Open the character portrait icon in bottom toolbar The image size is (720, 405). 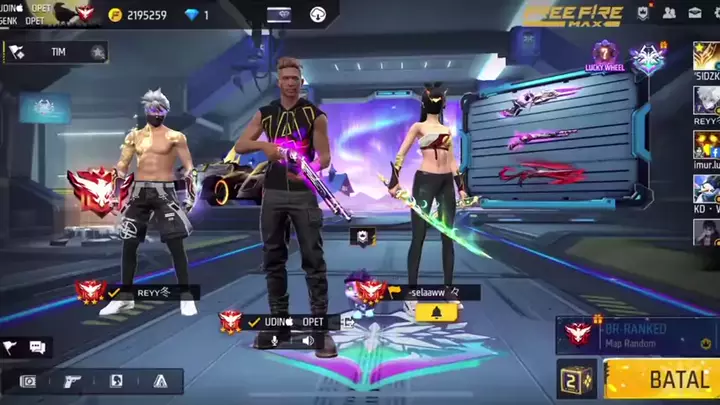click(x=116, y=381)
